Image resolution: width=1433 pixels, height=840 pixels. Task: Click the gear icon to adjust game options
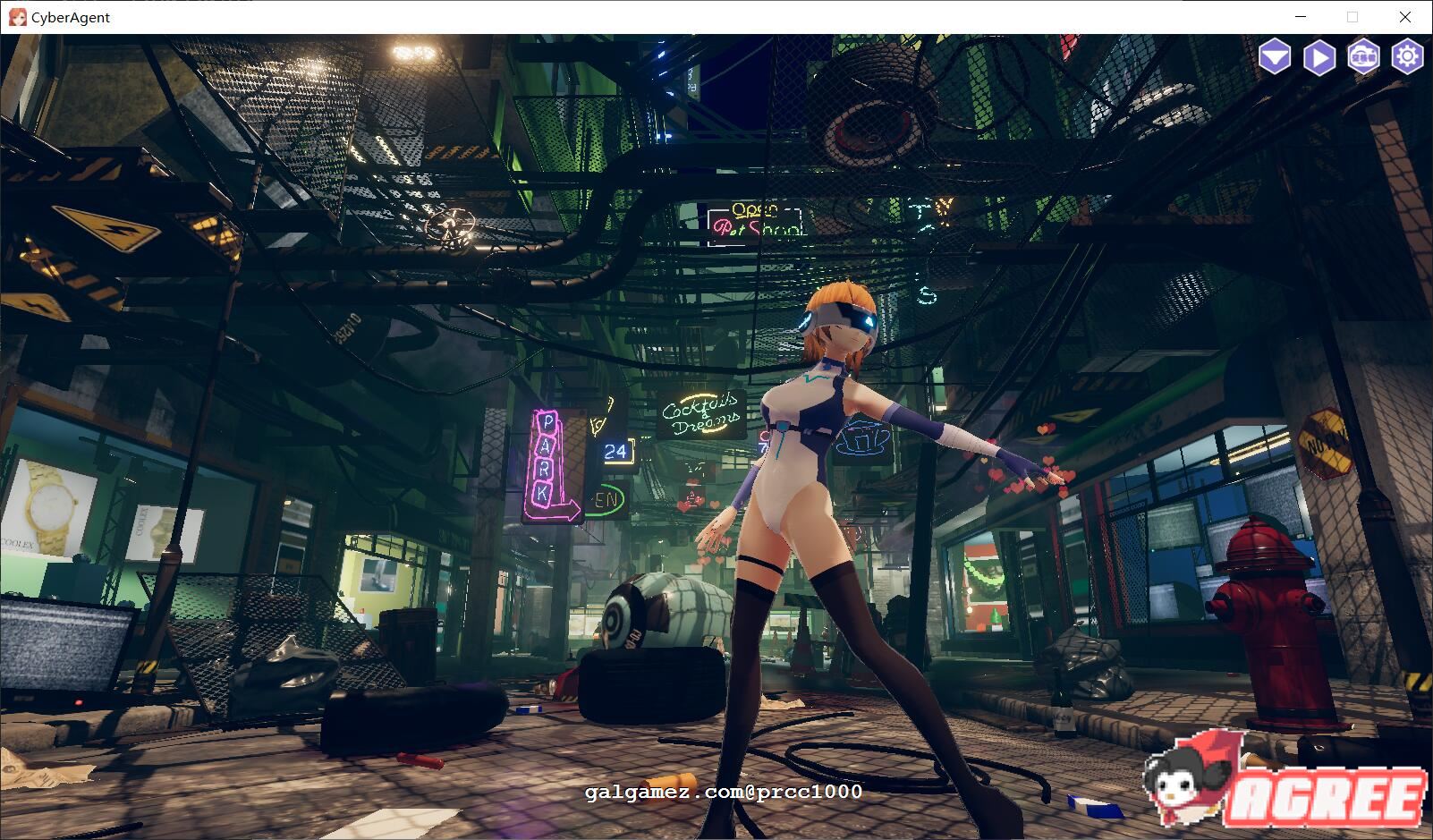1406,57
